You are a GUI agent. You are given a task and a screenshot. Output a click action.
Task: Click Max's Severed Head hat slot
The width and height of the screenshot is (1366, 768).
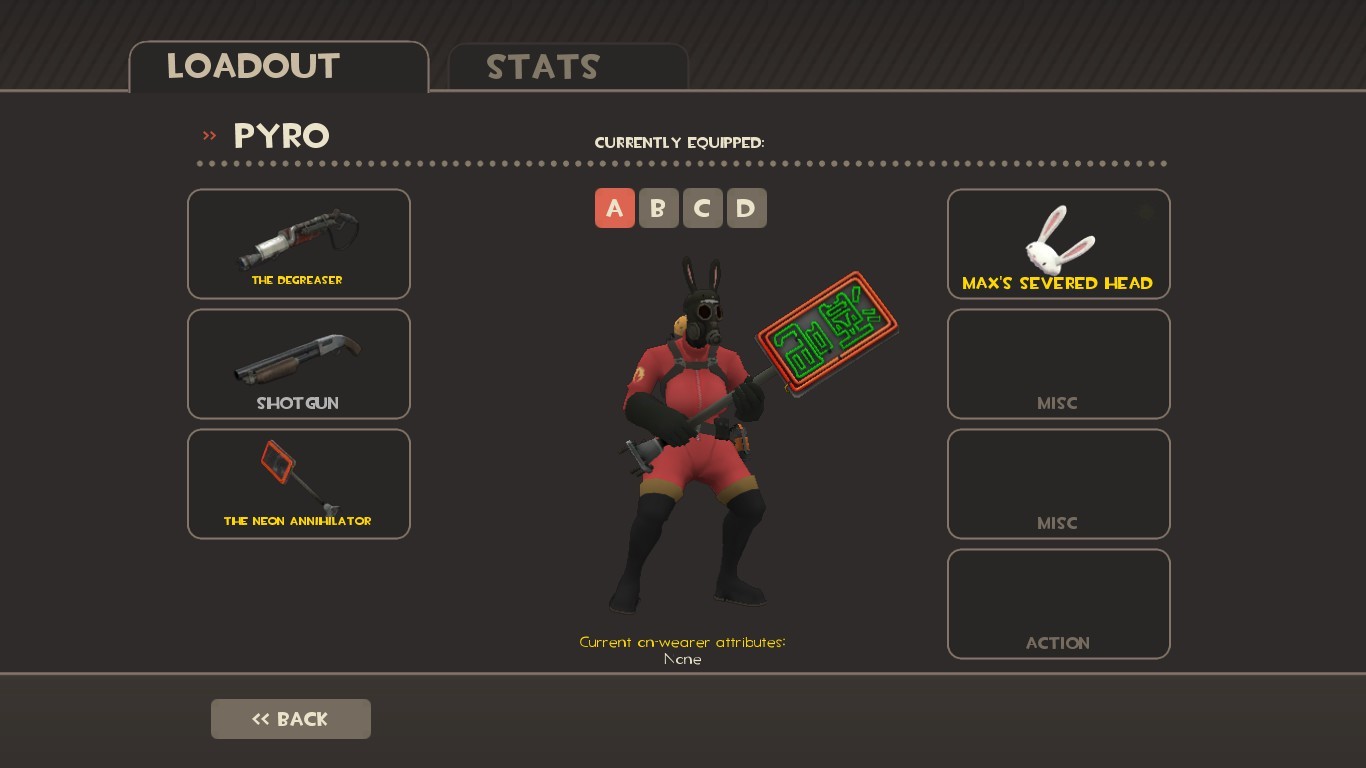(x=1058, y=243)
